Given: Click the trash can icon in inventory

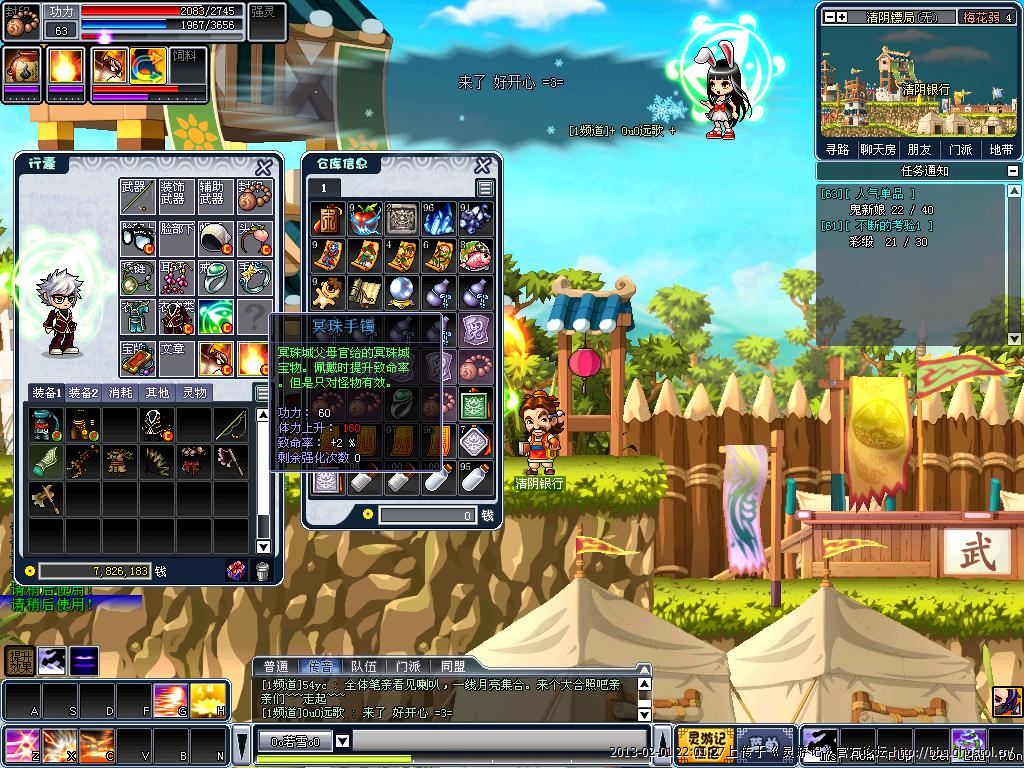Looking at the screenshot, I should click(262, 571).
